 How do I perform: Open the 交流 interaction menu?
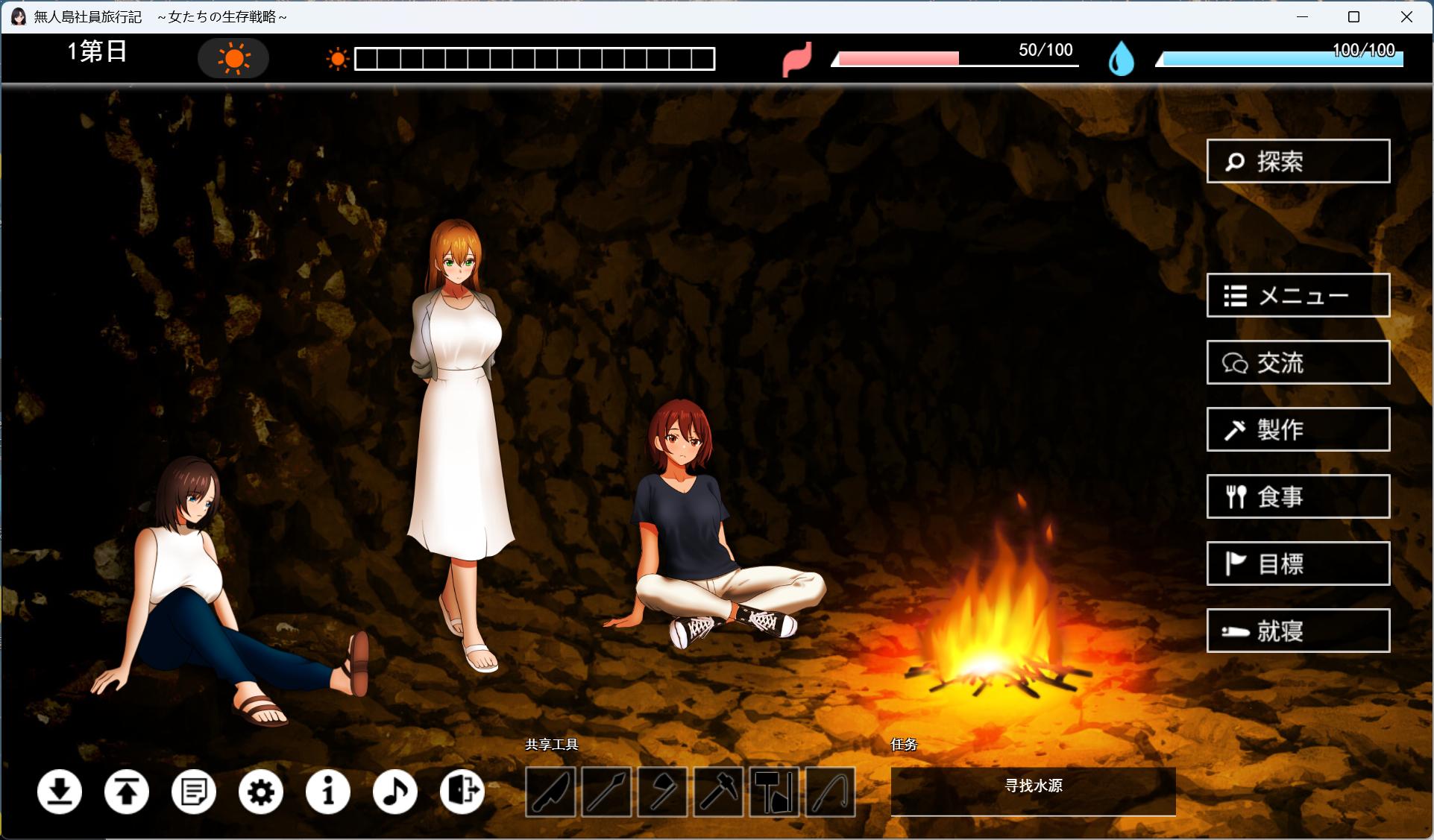point(1298,363)
